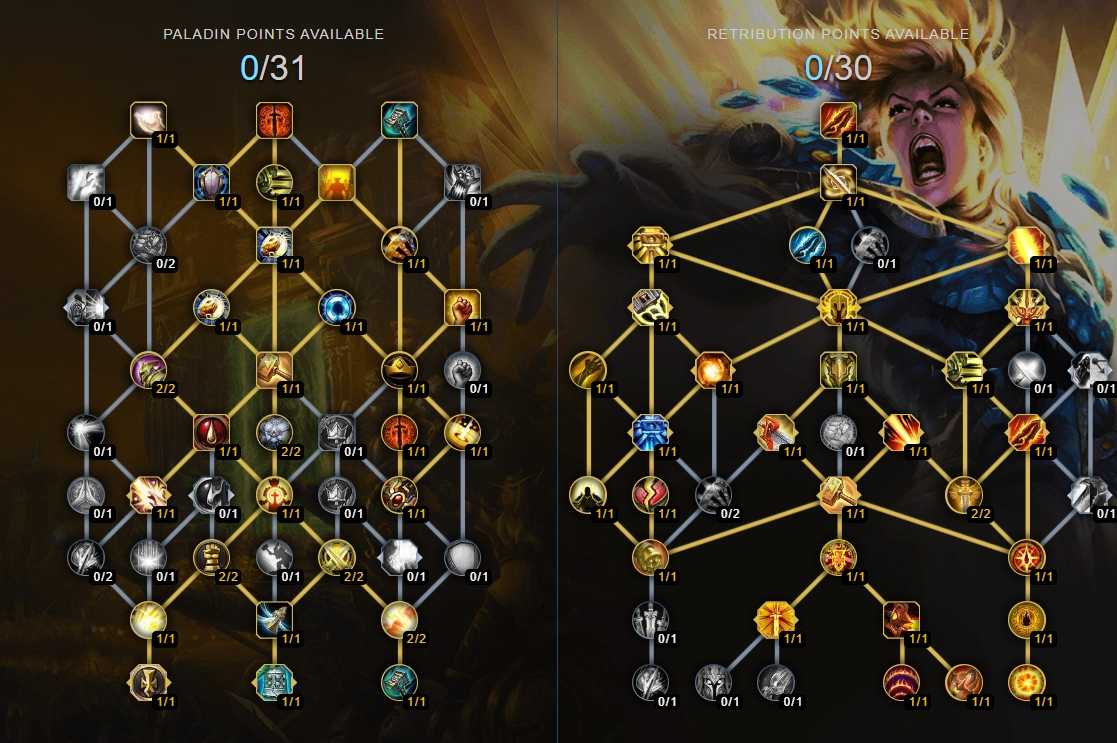Choose the red zigzag bolt talent
Viewport: 1117px width, 743px height.
[x=650, y=494]
